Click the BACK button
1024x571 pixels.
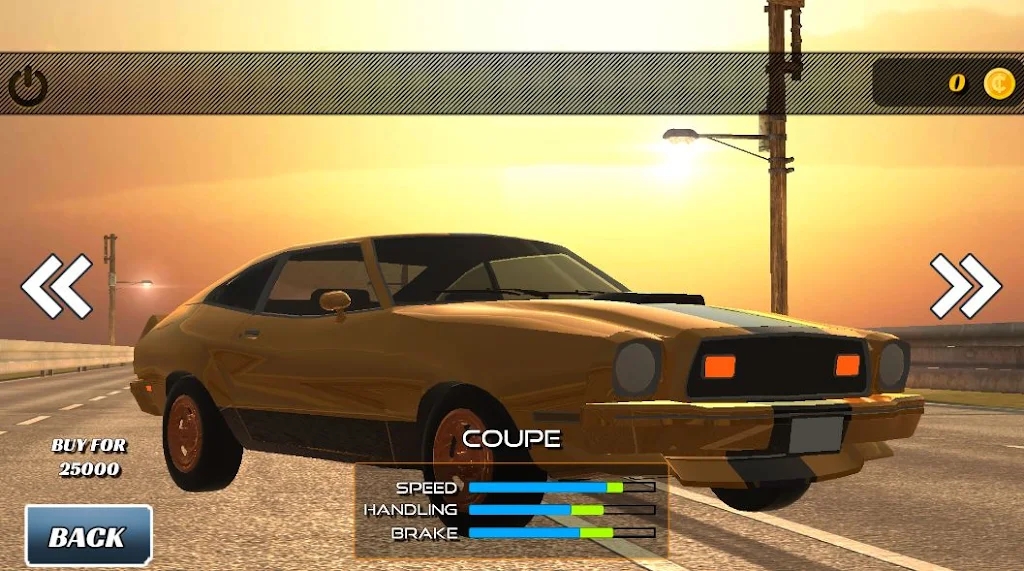[88, 536]
